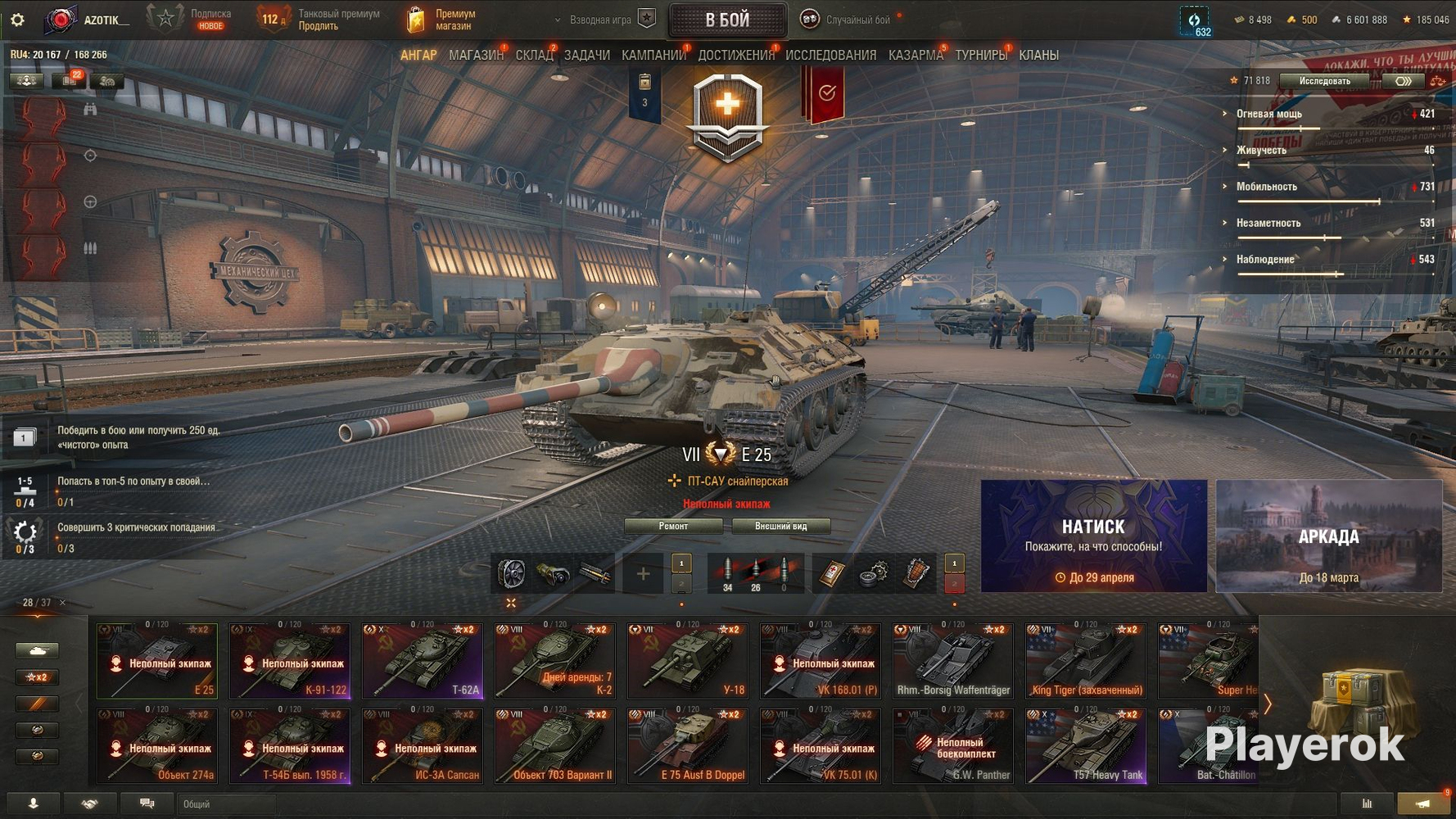Show the КАЗАРМА barracks tab
The height and width of the screenshot is (819, 1456).
(916, 55)
